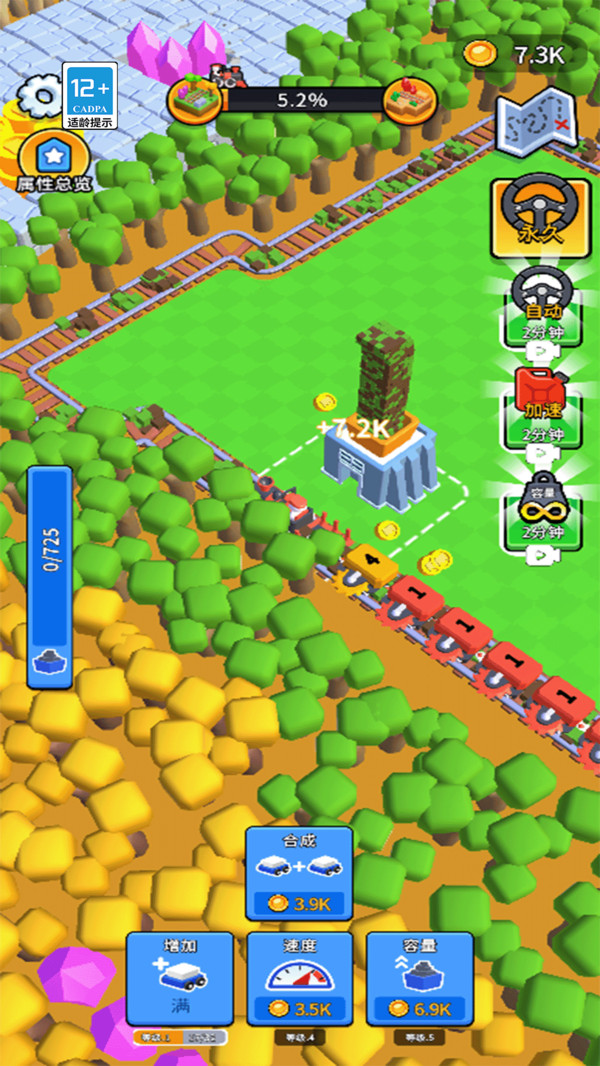
Task: Buy the 合成 merge upgrade for 3.9K
Action: 299,873
